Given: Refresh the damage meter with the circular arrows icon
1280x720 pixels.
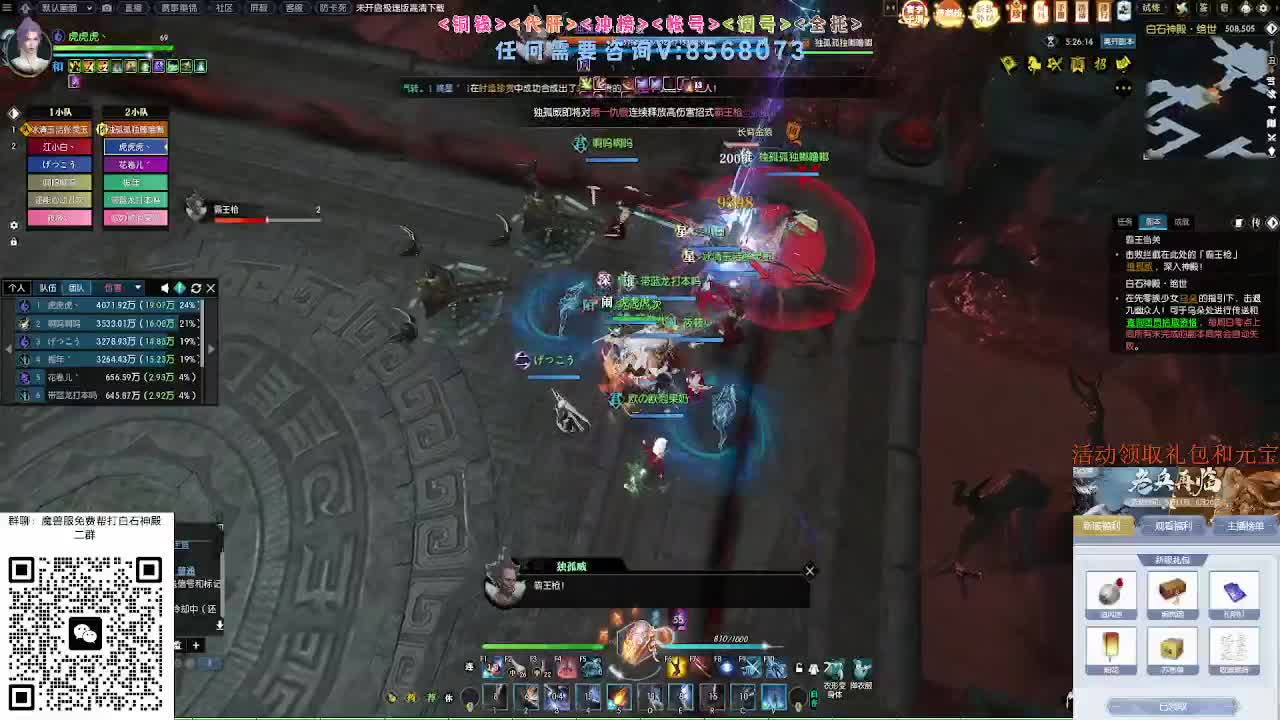Looking at the screenshot, I should point(196,288).
